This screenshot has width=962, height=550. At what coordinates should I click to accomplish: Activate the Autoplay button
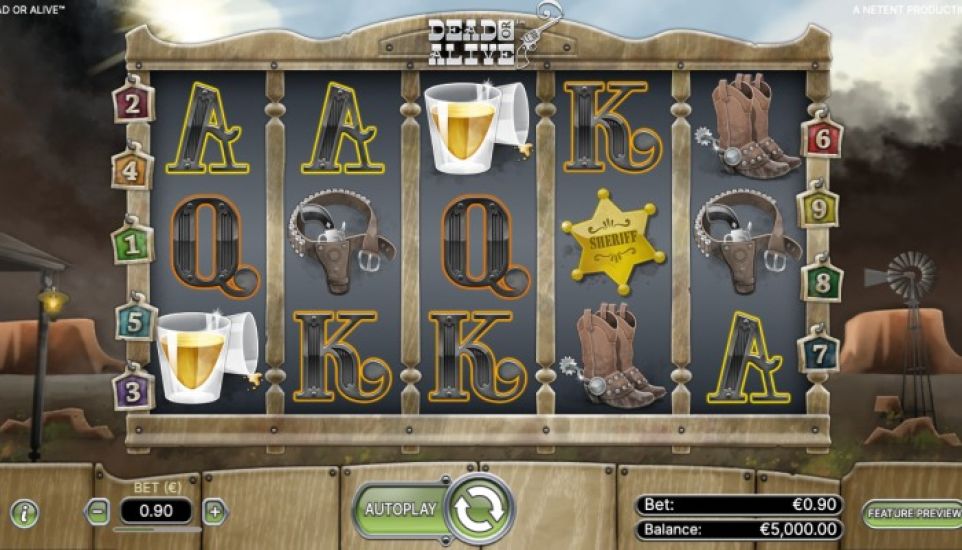click(x=400, y=509)
